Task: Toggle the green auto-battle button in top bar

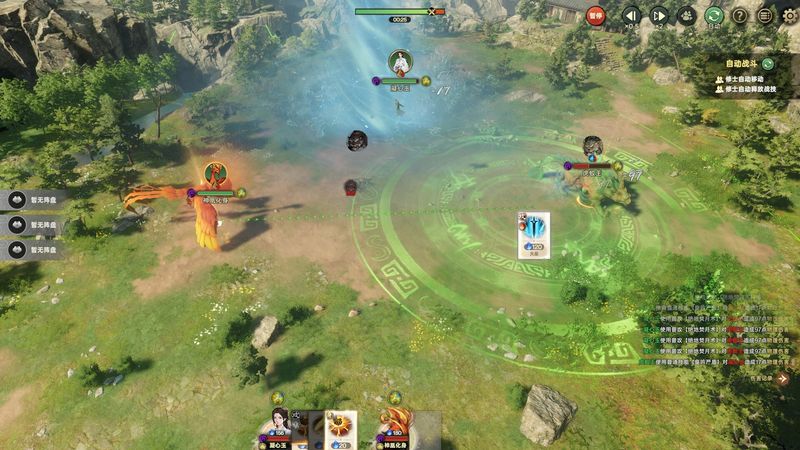Action: coord(714,15)
